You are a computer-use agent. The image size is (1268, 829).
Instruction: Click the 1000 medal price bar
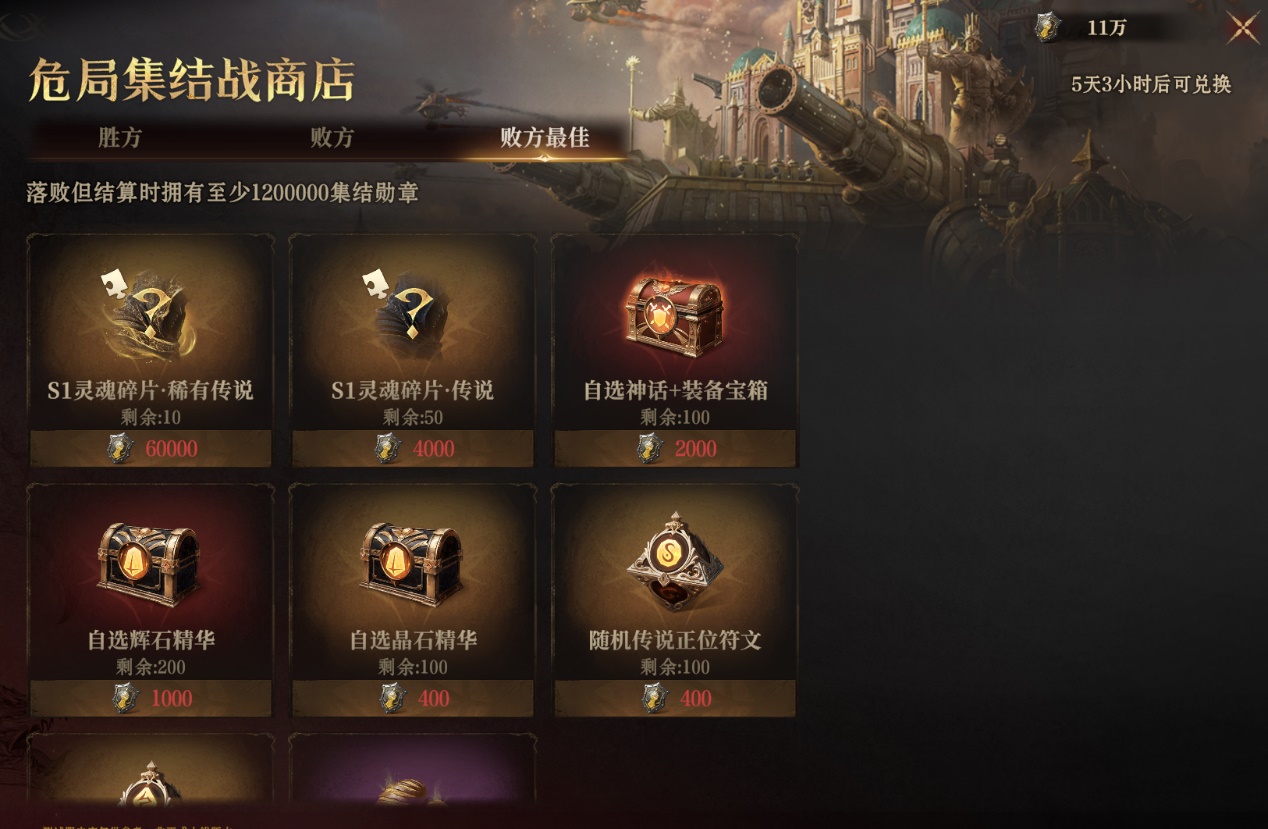click(x=151, y=698)
